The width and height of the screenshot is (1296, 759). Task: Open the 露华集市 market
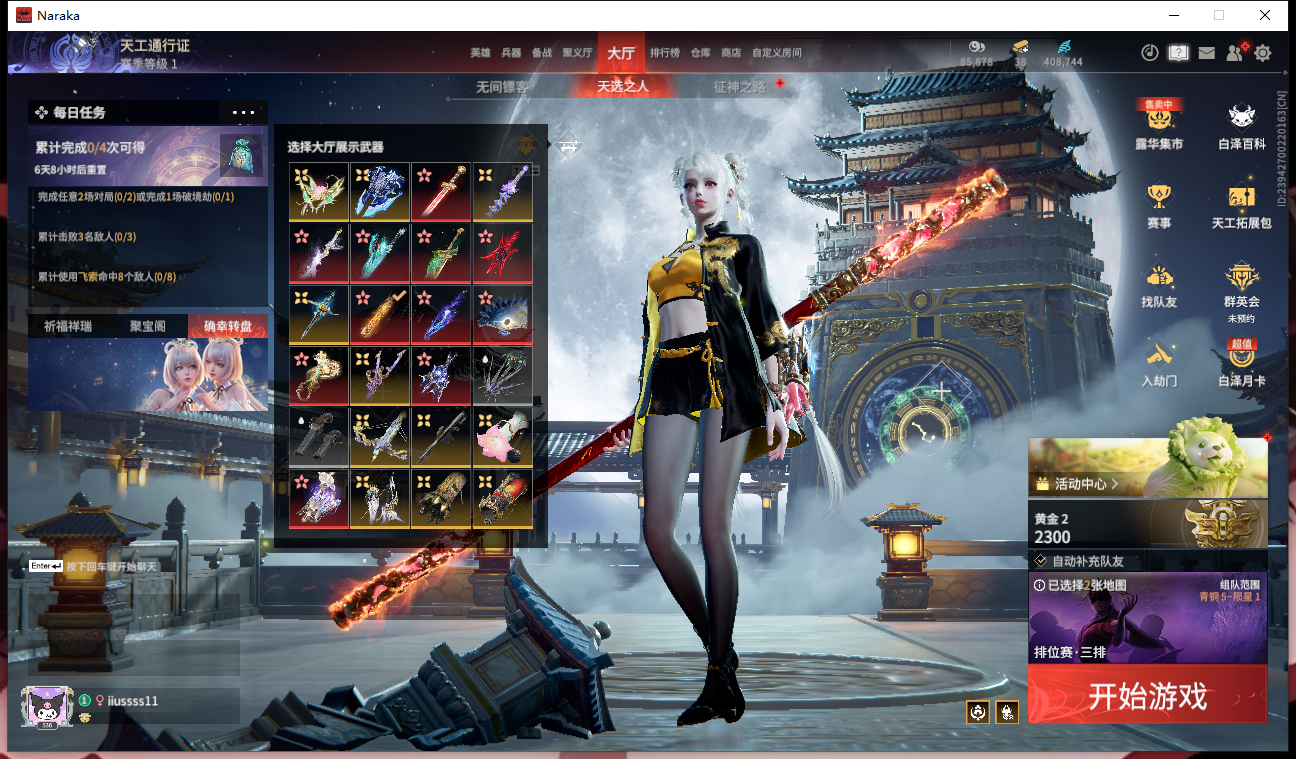tap(1159, 124)
